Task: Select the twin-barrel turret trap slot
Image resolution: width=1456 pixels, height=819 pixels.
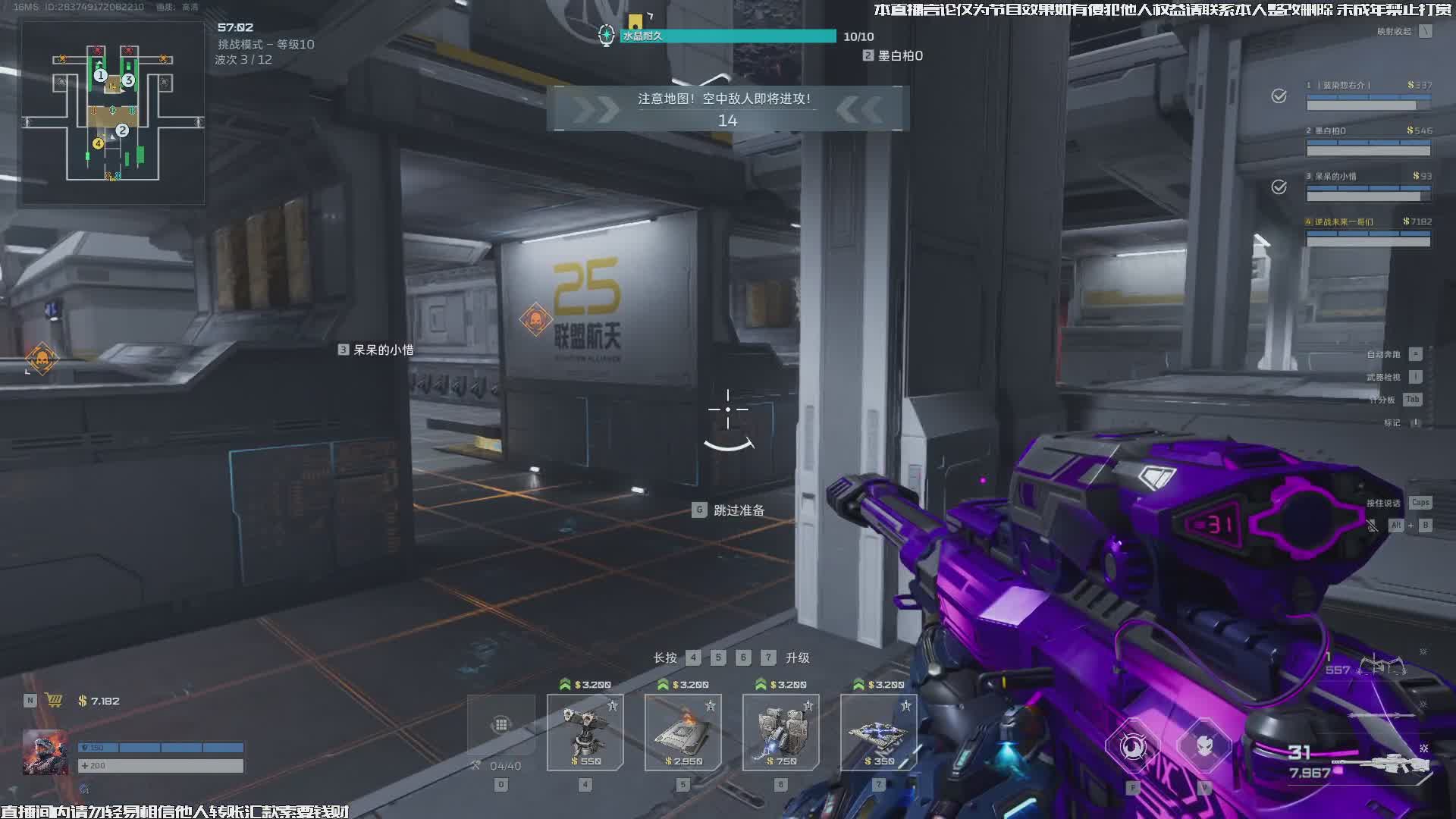Action: (x=585, y=733)
